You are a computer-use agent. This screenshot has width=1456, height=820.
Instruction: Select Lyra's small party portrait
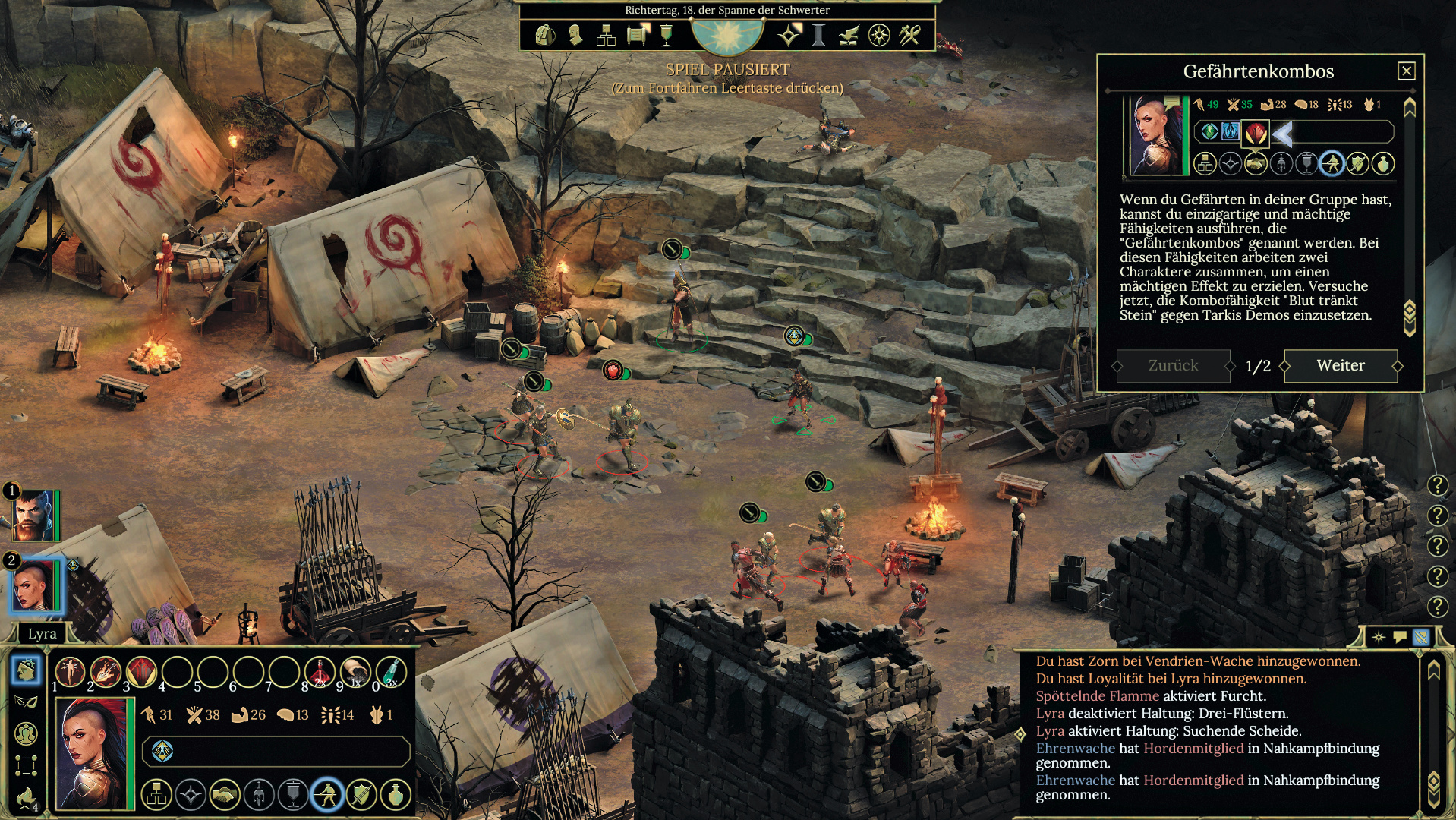click(34, 586)
